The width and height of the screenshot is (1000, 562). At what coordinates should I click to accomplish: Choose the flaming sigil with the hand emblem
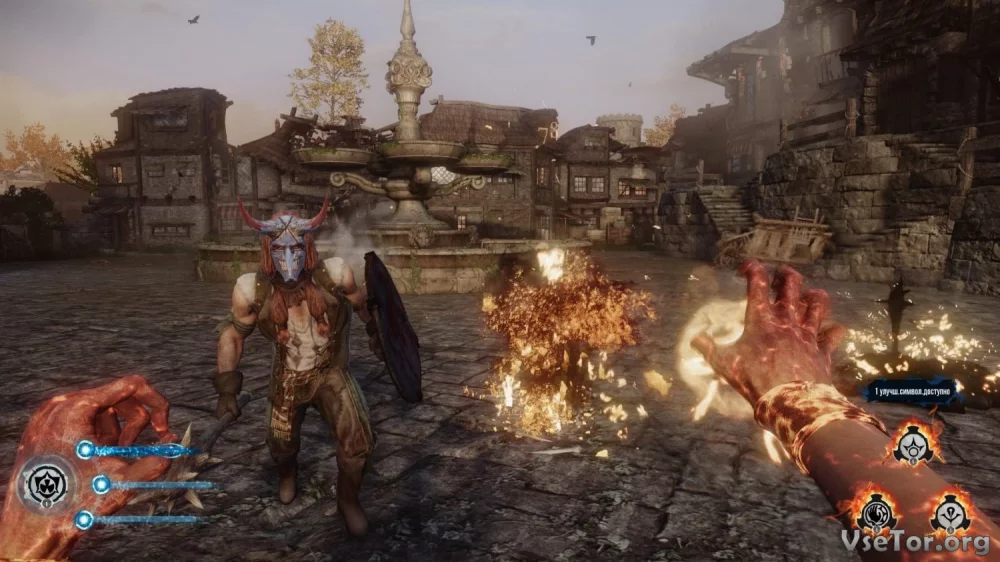click(x=876, y=514)
